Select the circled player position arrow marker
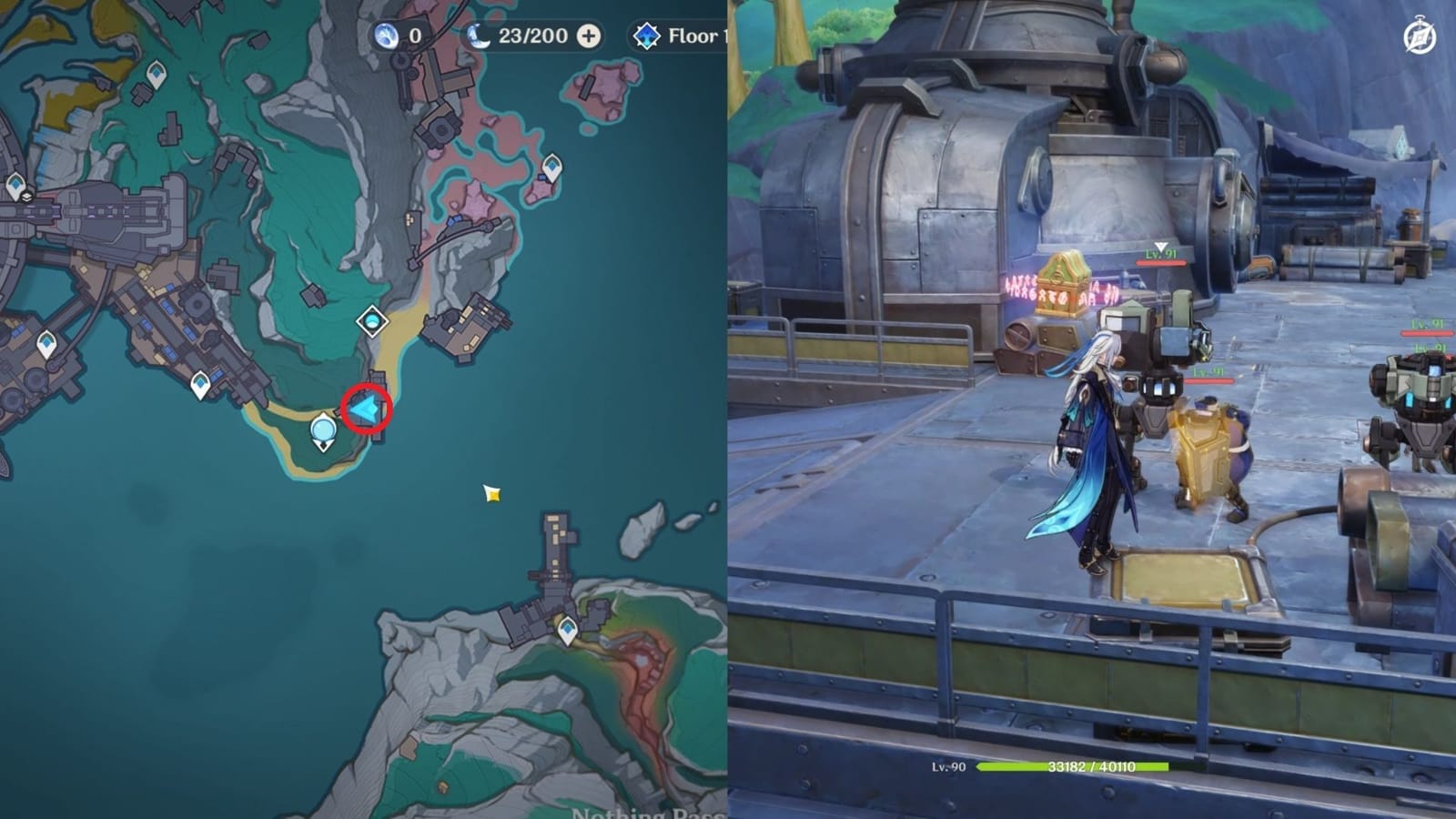The width and height of the screenshot is (1456, 819). point(363,405)
